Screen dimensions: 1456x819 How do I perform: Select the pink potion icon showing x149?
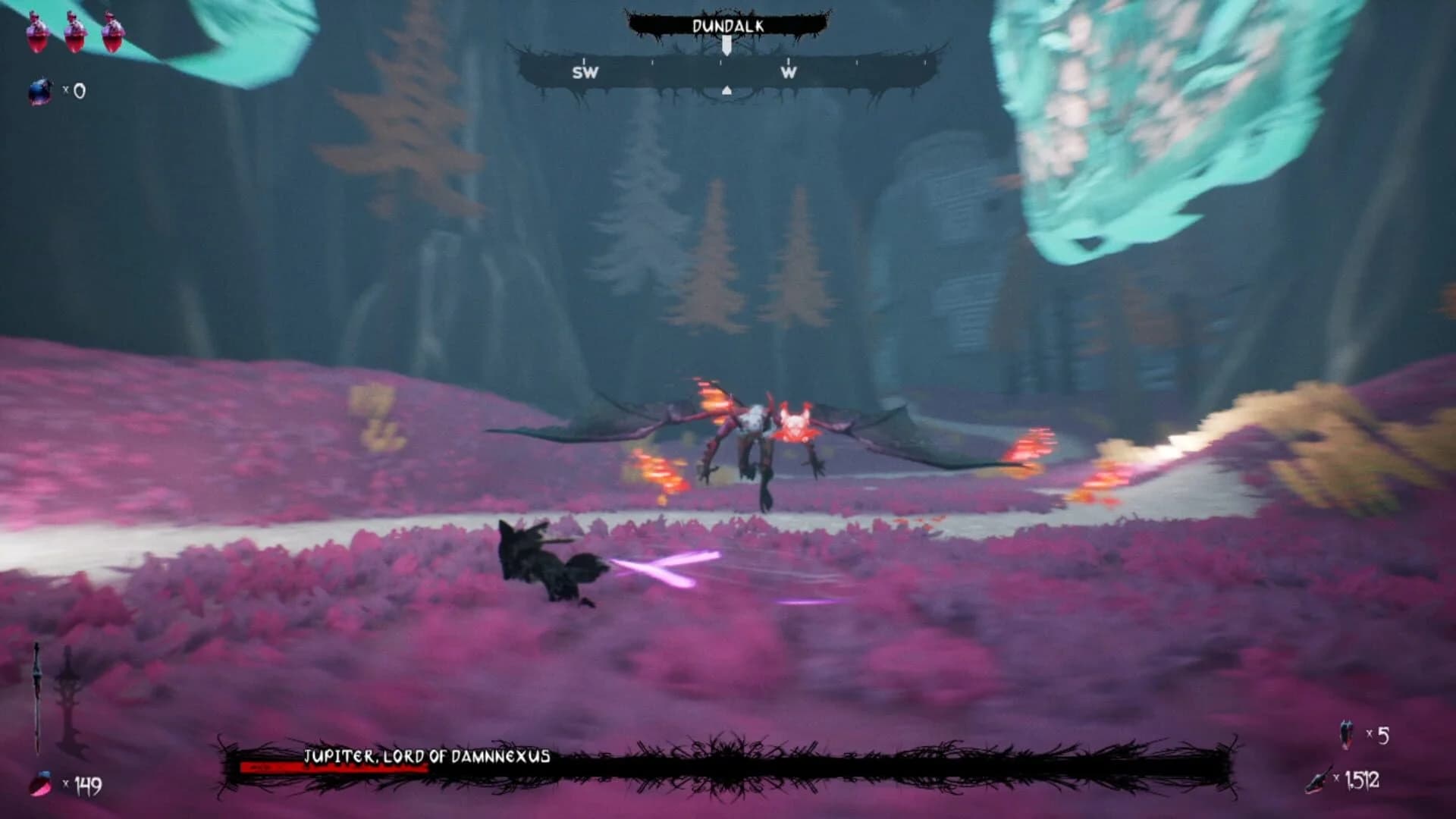(x=42, y=785)
